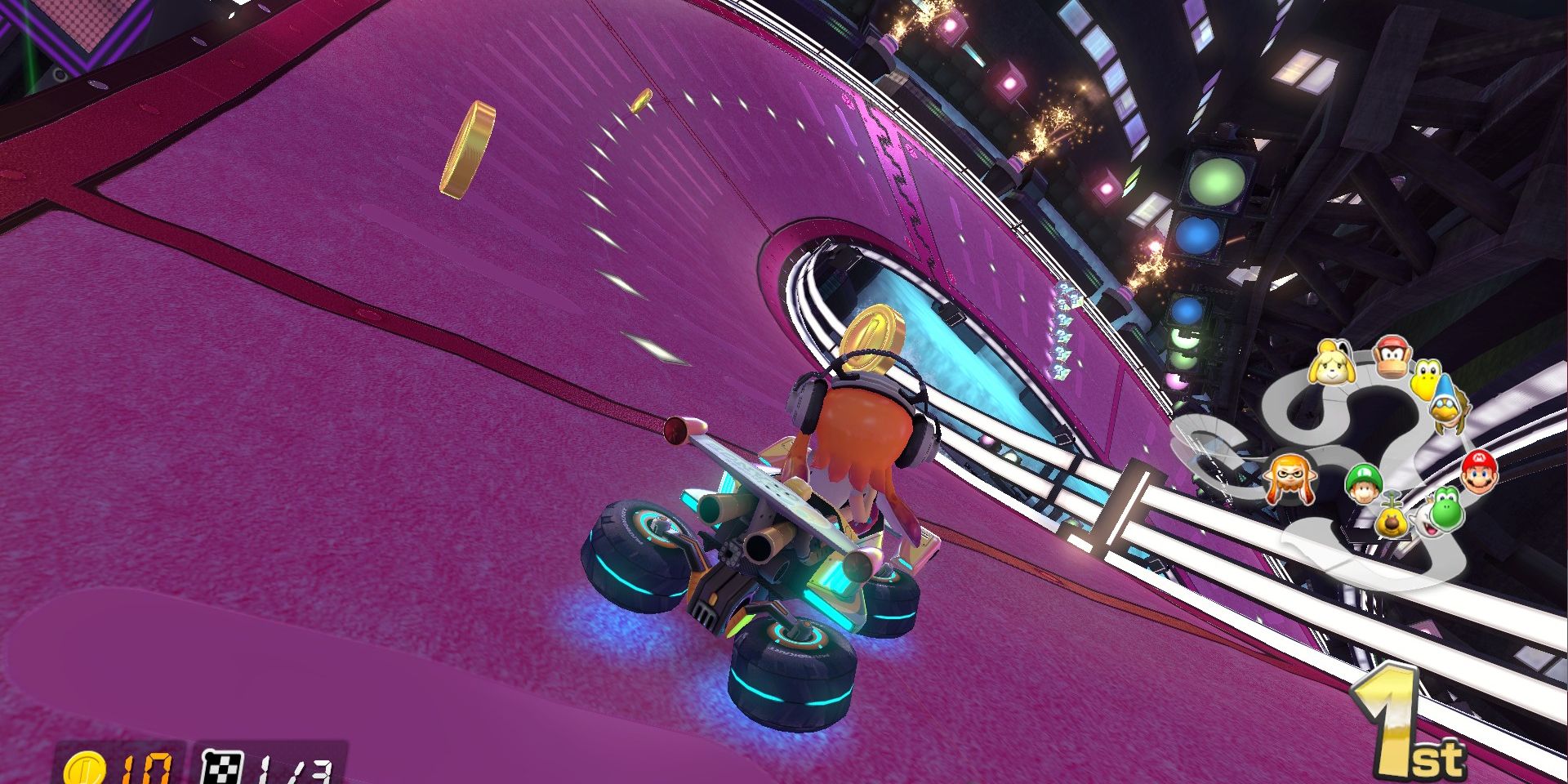The height and width of the screenshot is (784, 1568).
Task: Select the Koopa Troopa minimap icon
Action: (x=1427, y=380)
